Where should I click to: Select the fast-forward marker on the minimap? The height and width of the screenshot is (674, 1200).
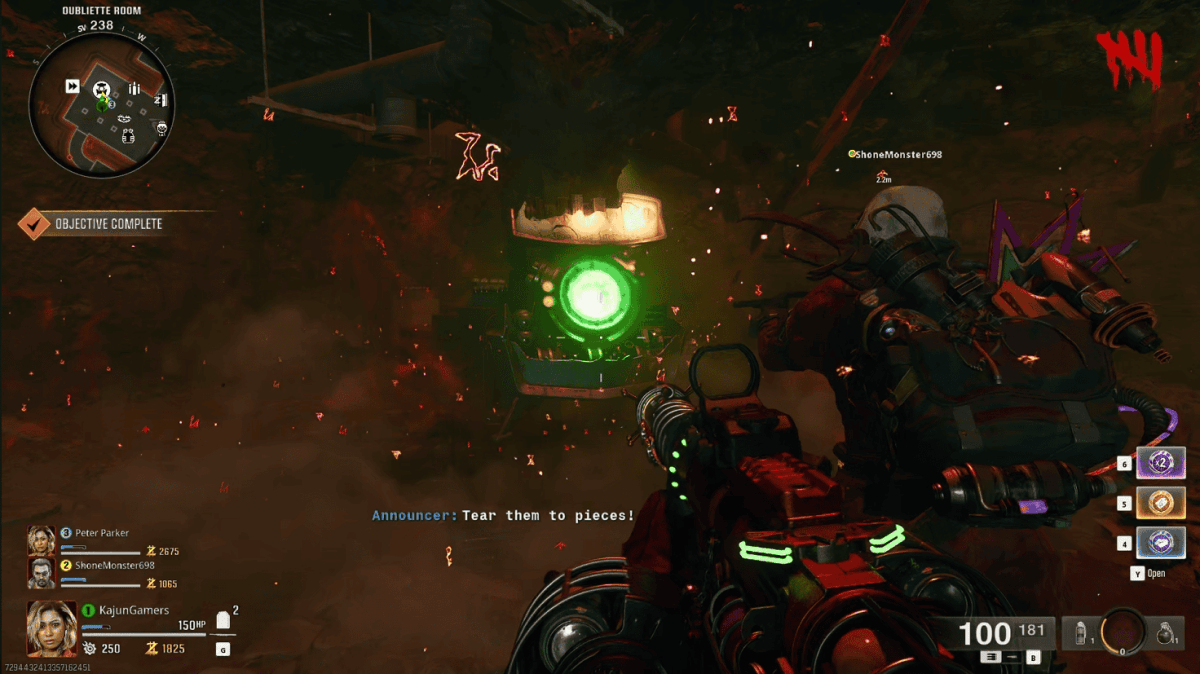click(x=72, y=87)
